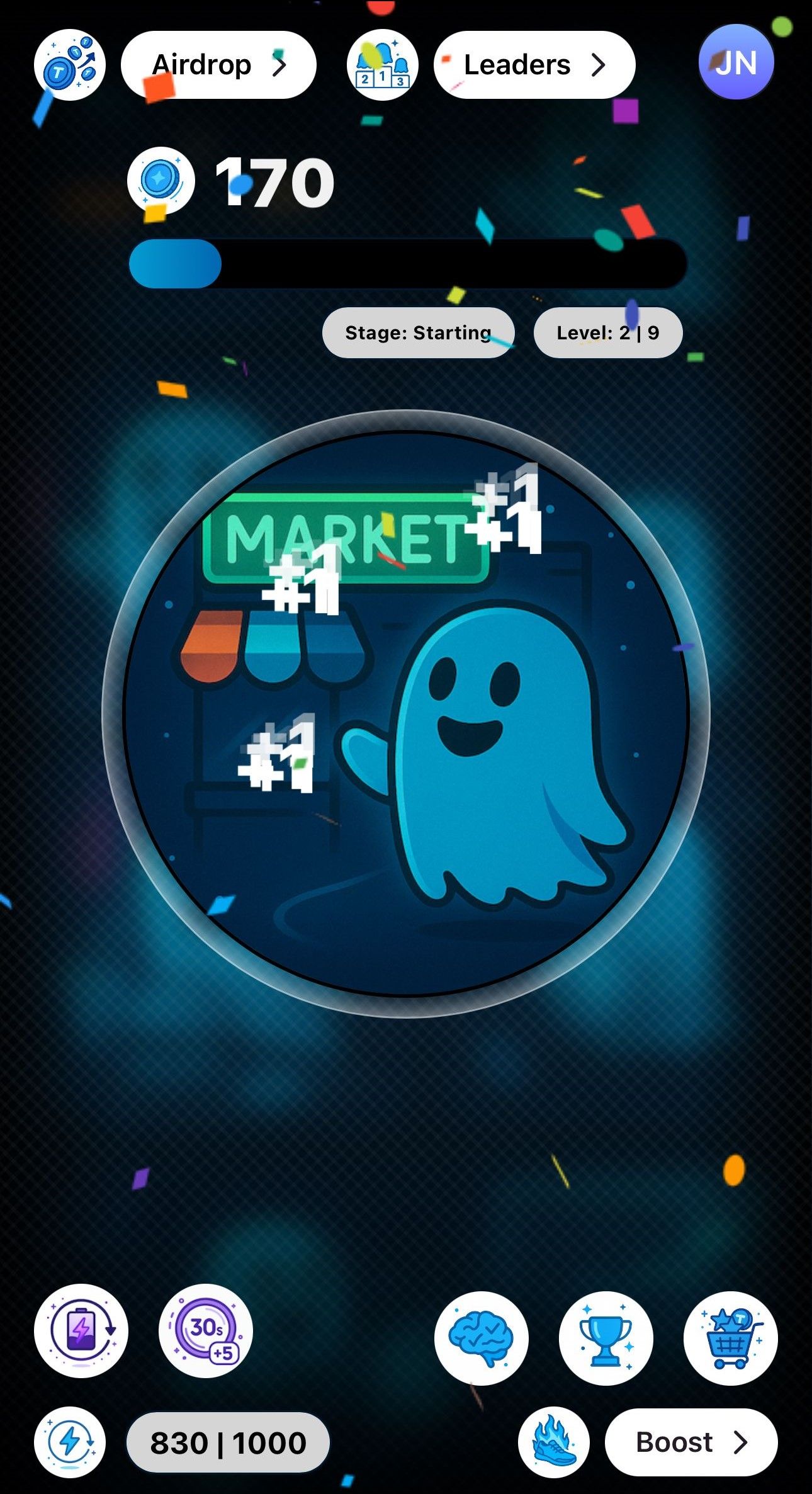812x1494 pixels.
Task: Click the blue coin icon beside 170
Action: coord(160,182)
